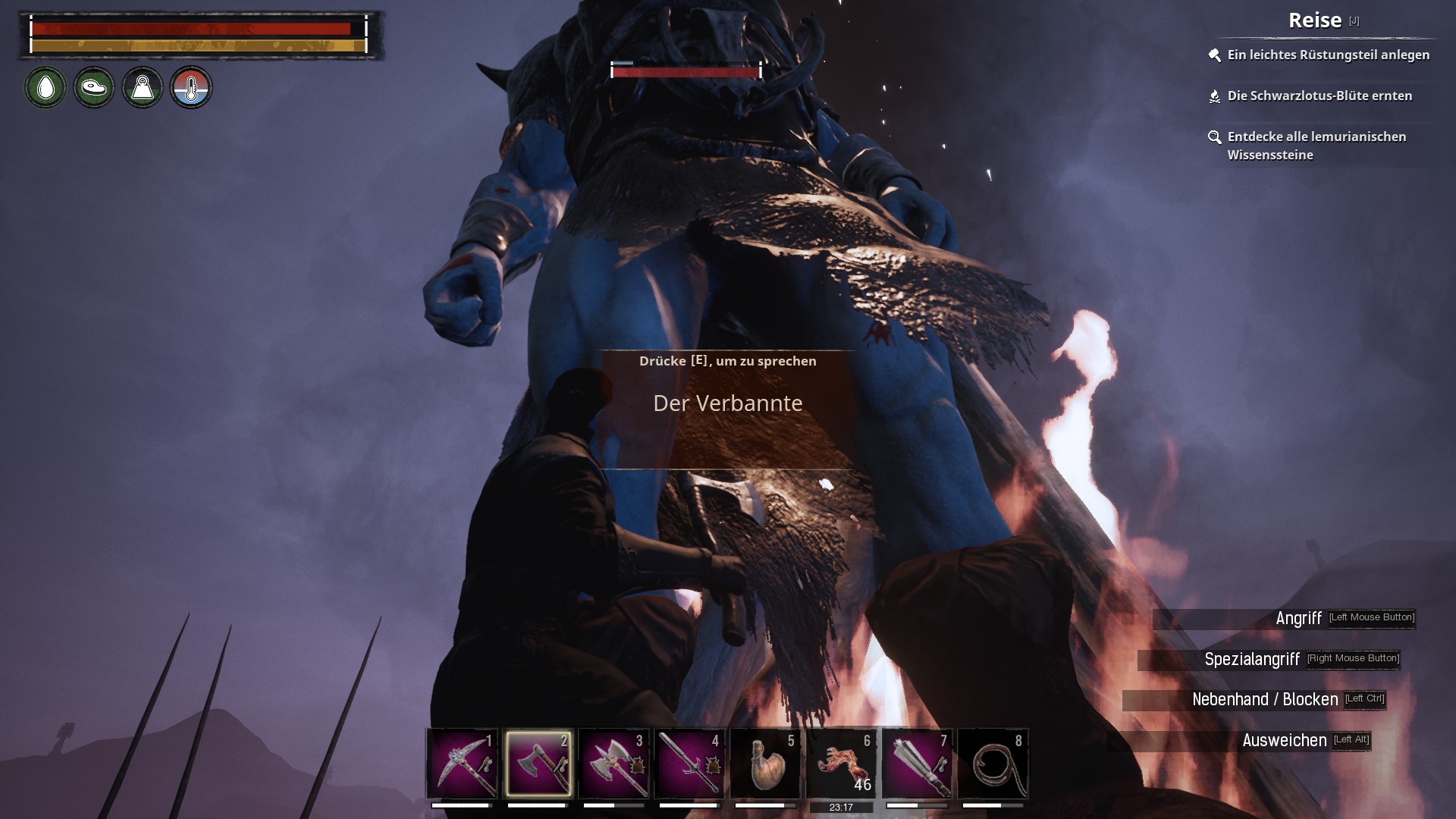Click the hunger steak status icon

coord(94,87)
